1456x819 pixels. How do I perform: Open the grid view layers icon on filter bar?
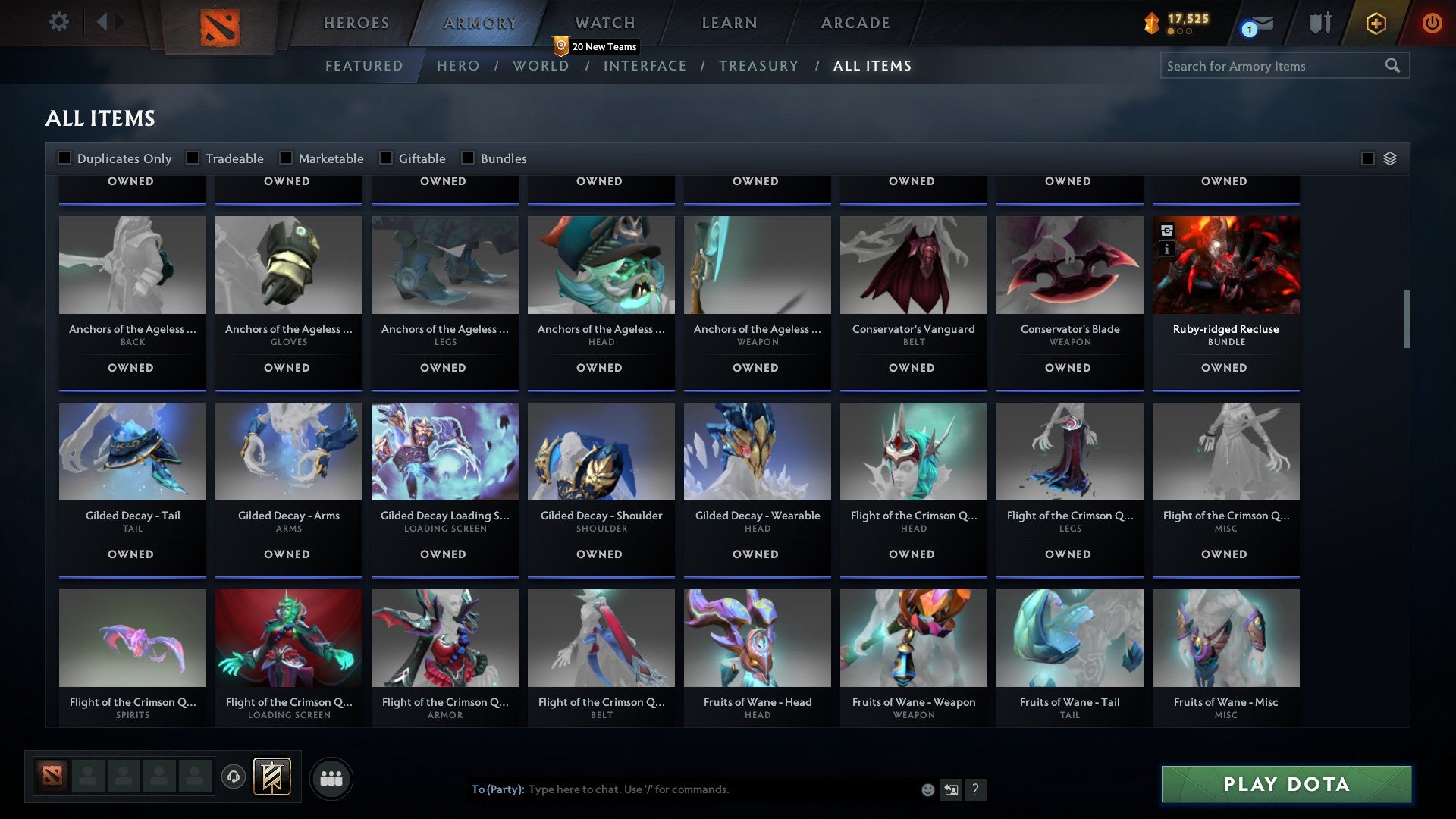1389,158
